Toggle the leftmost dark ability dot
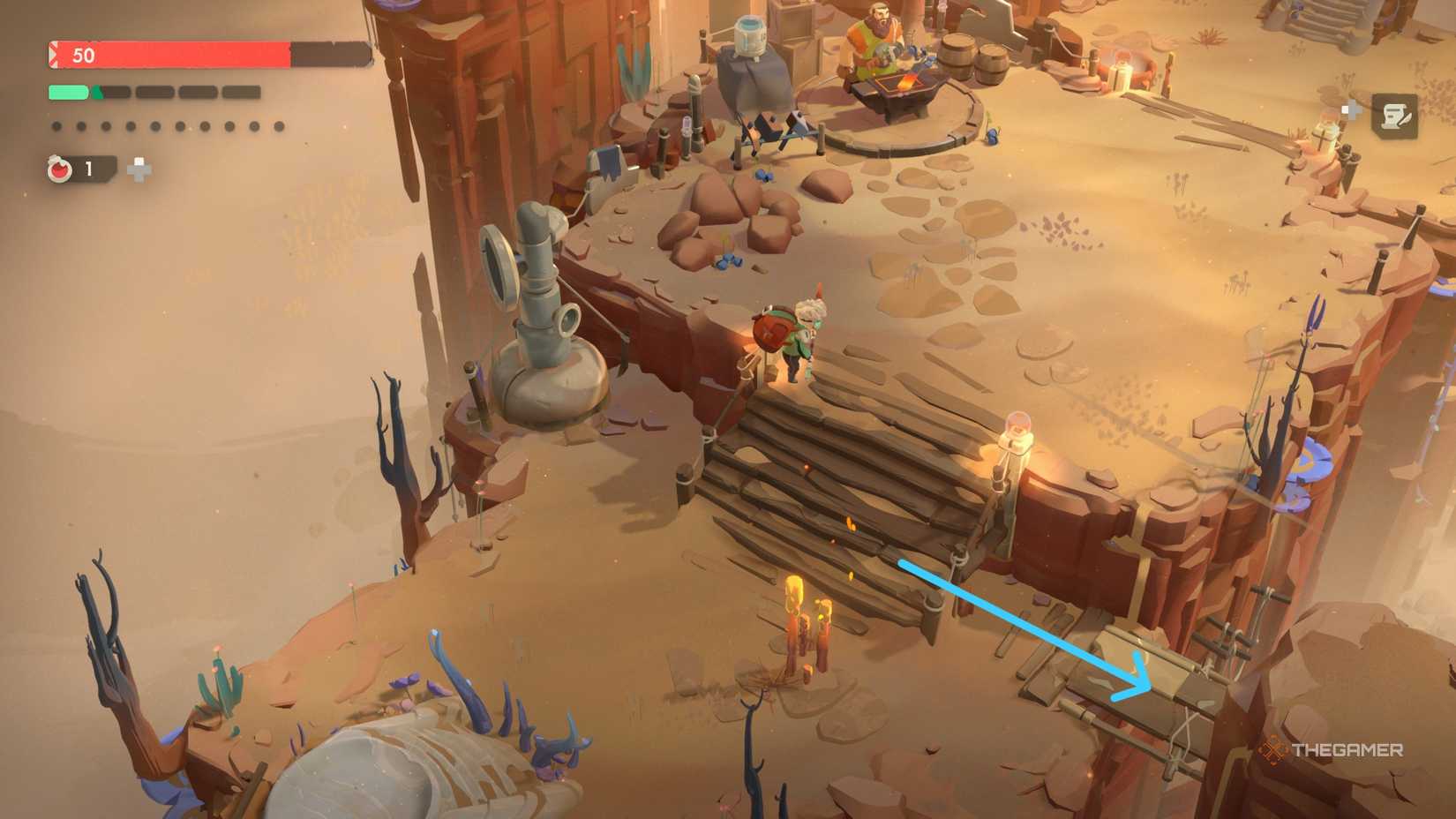The width and height of the screenshot is (1456, 819). click(x=56, y=127)
